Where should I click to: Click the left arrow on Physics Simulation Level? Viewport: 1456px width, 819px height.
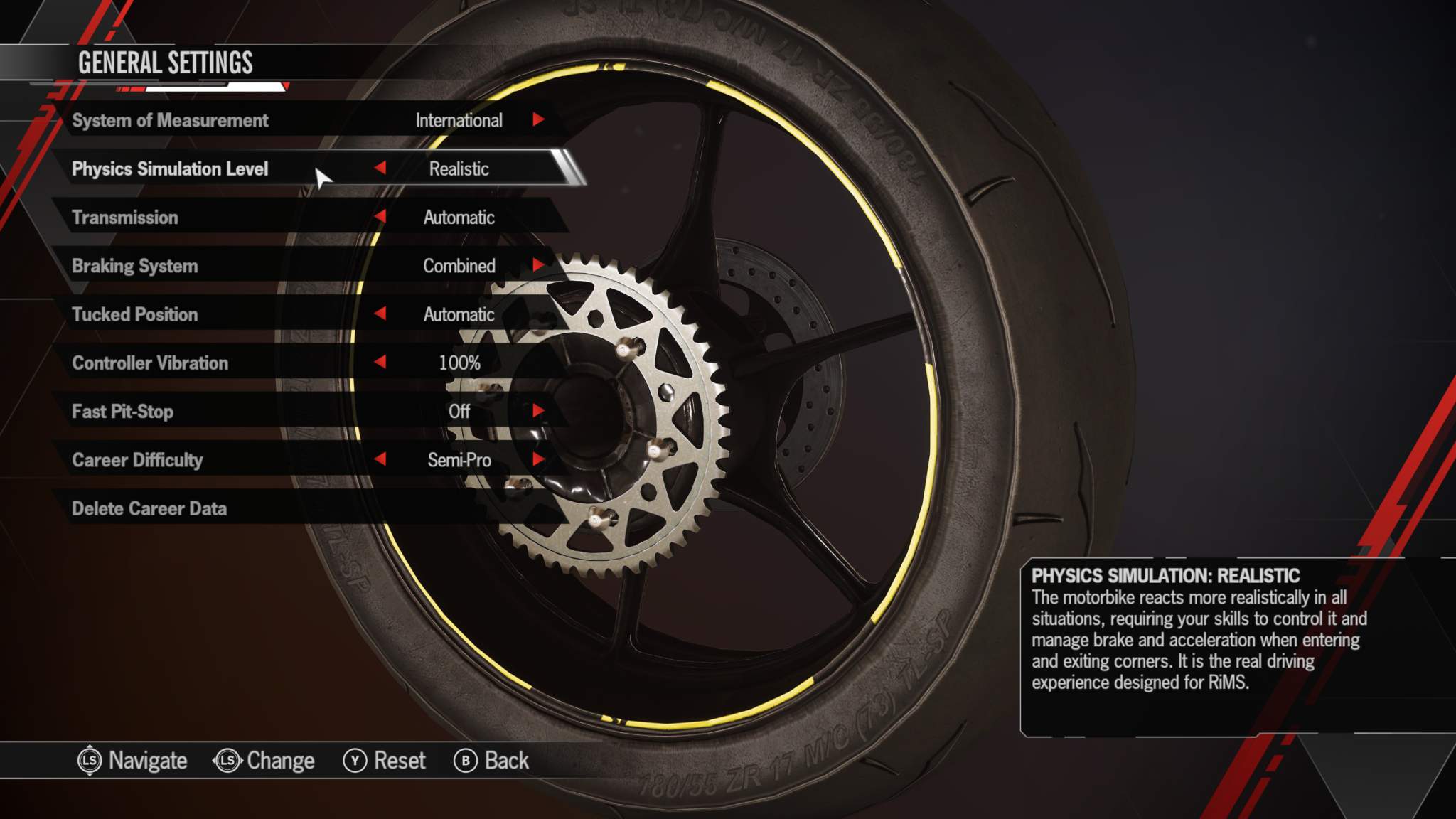click(x=382, y=169)
